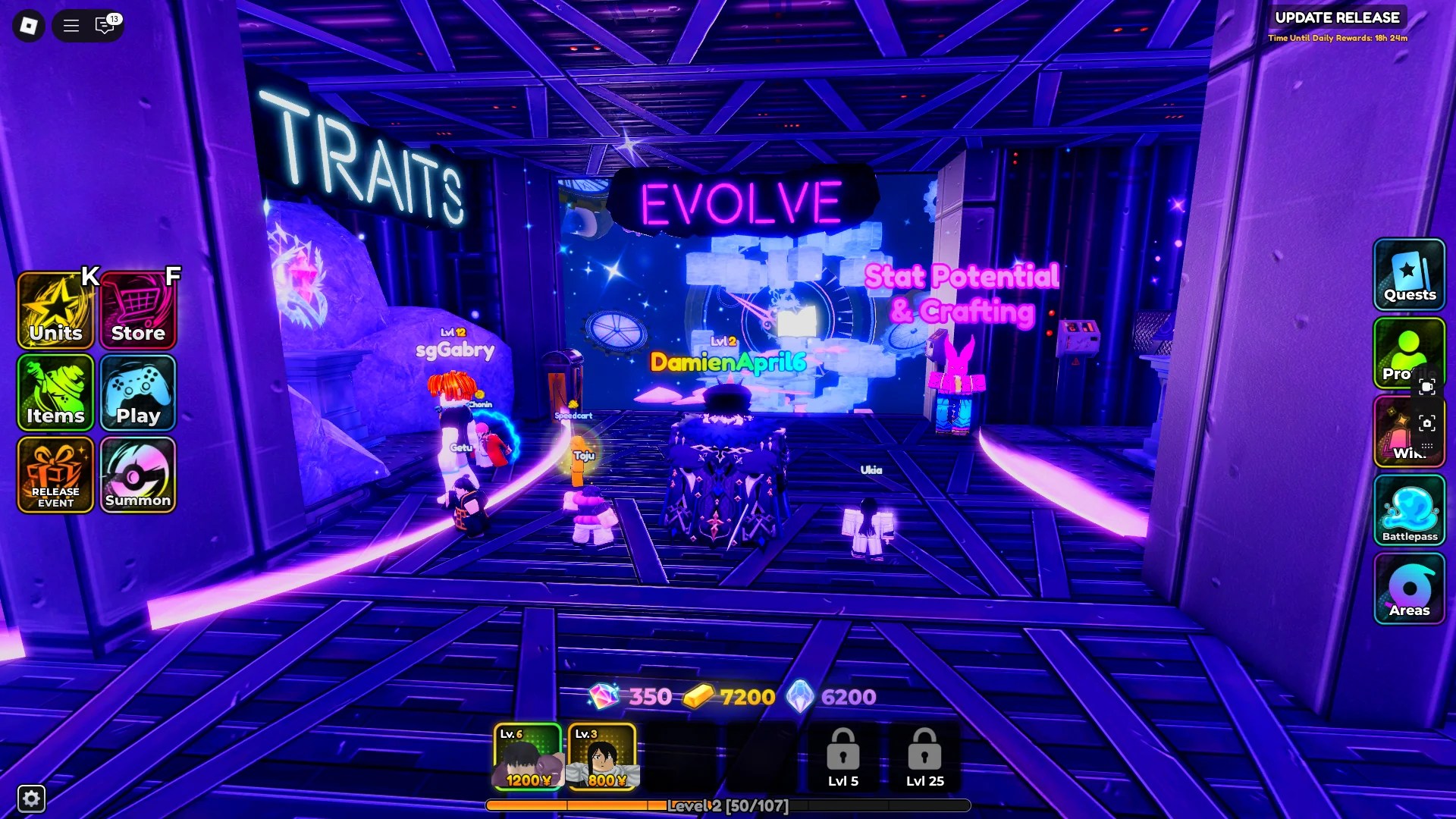Open the Roblox chat with 13 notifications

click(x=105, y=26)
